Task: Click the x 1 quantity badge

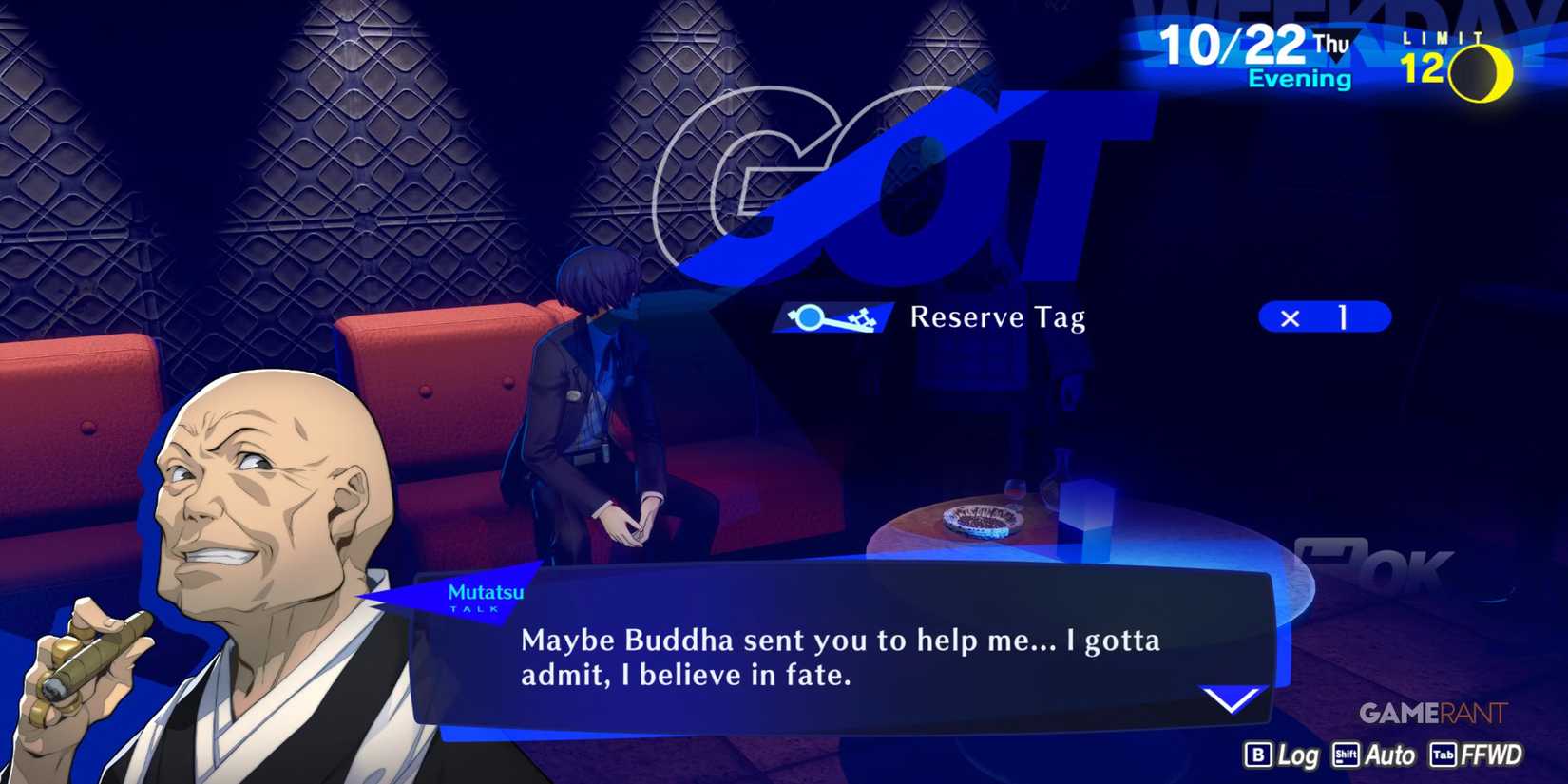Action: coord(1325,316)
